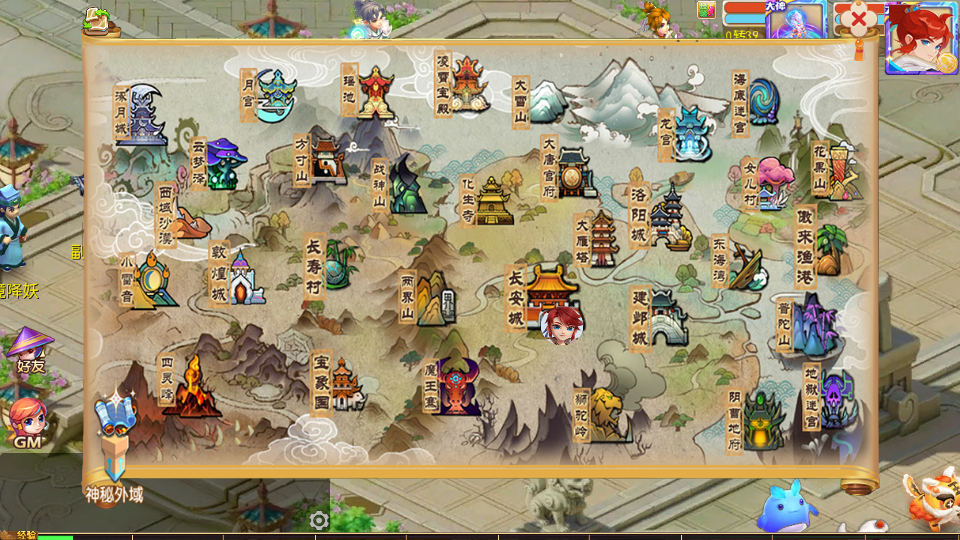Open the 好友 friends list
The image size is (960, 540).
point(27,350)
